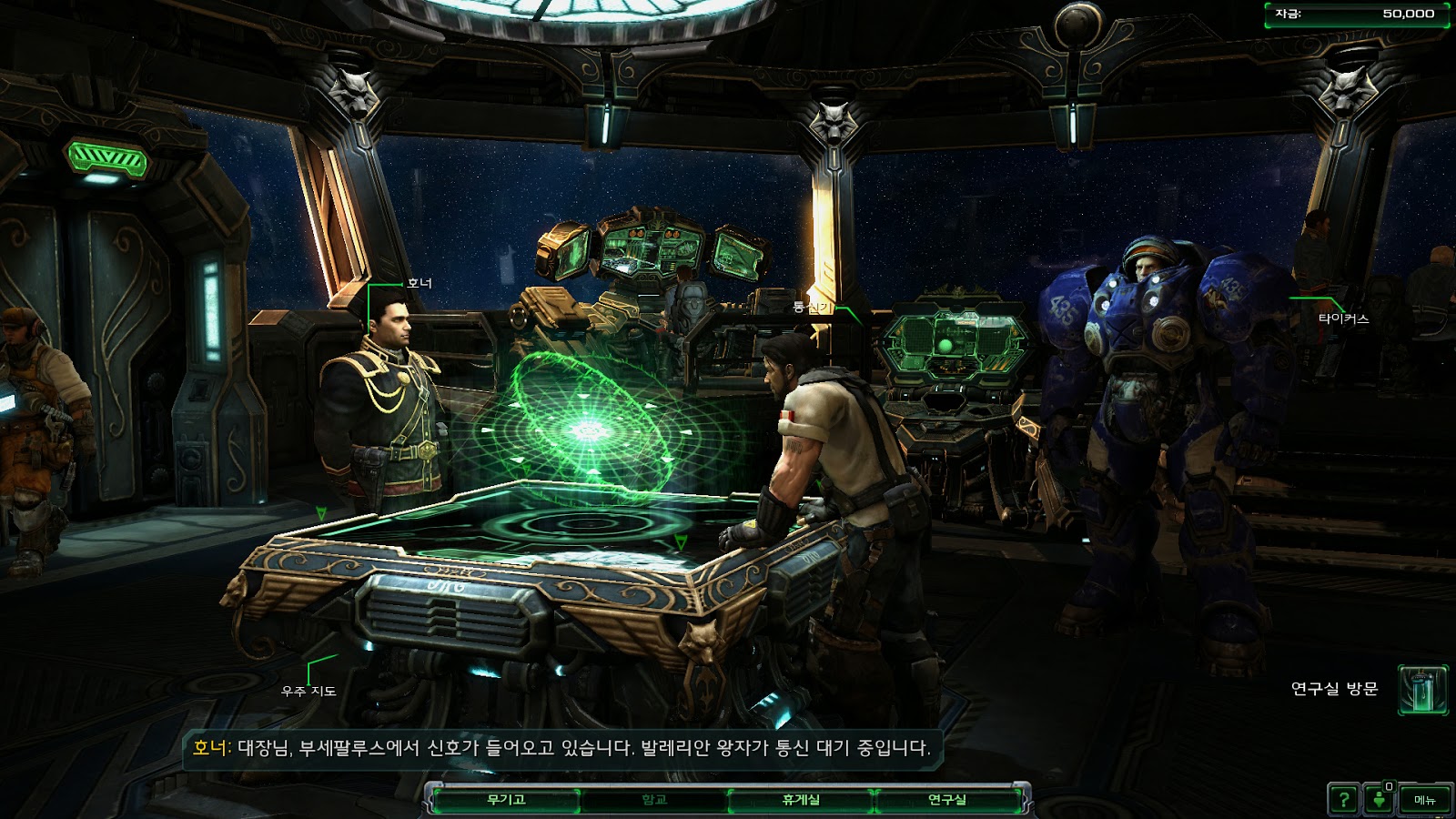Switch to the 휴게실 (Cantina) room
Viewport: 1456px width, 819px height.
[801, 800]
